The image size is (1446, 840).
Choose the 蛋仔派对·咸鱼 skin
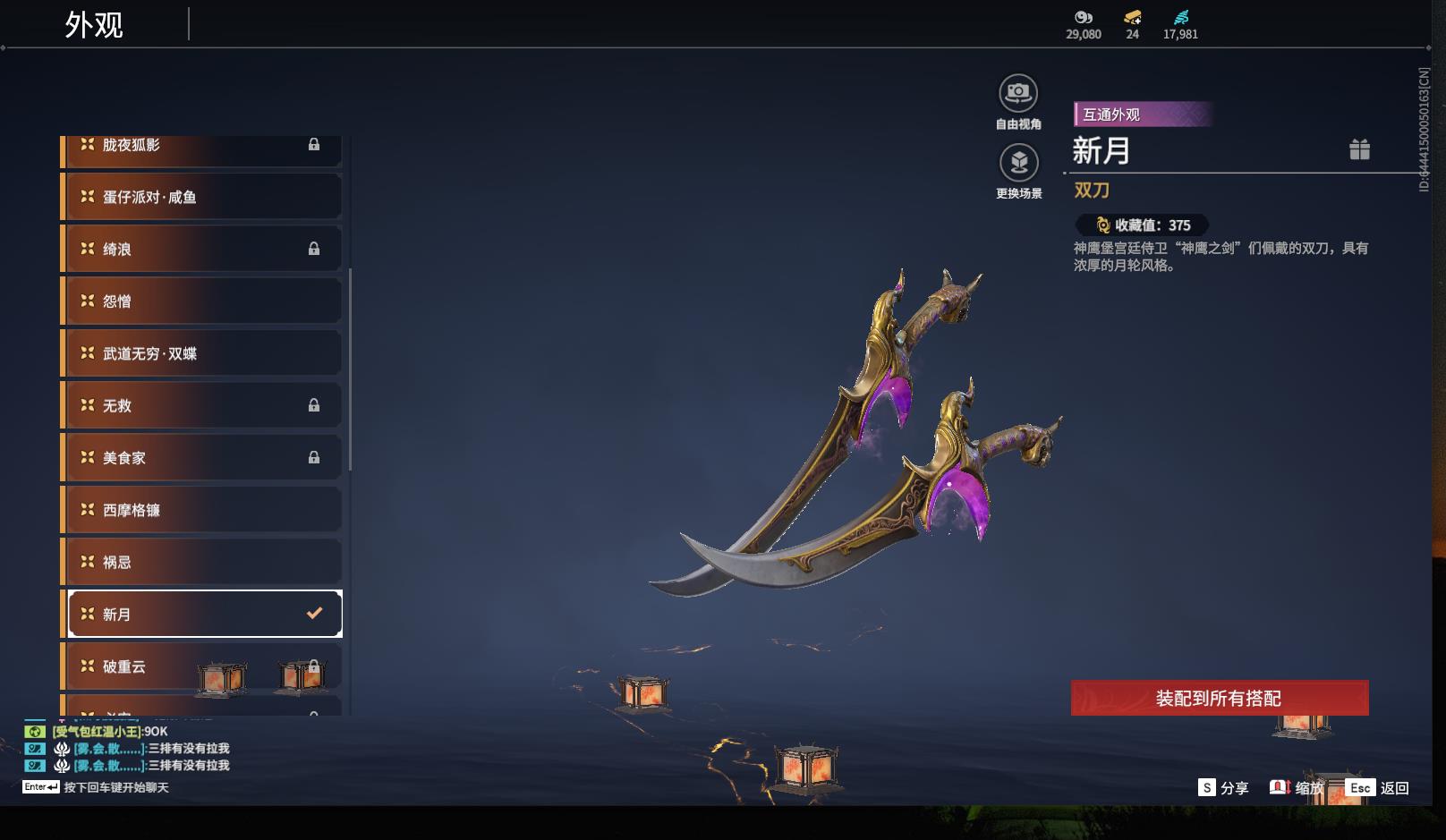pos(201,197)
